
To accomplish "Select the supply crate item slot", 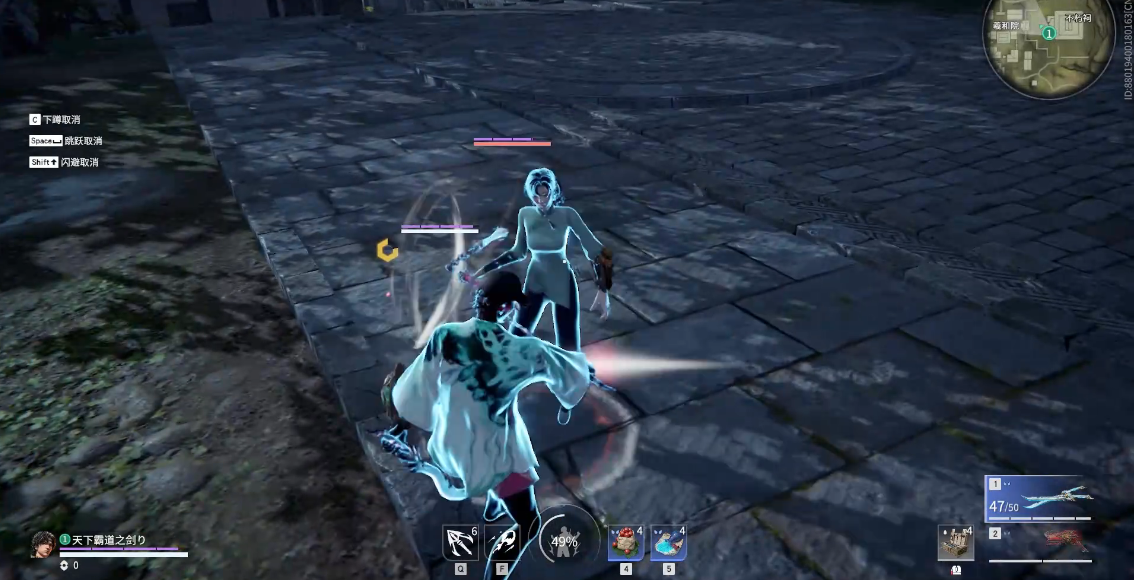I will pos(955,543).
